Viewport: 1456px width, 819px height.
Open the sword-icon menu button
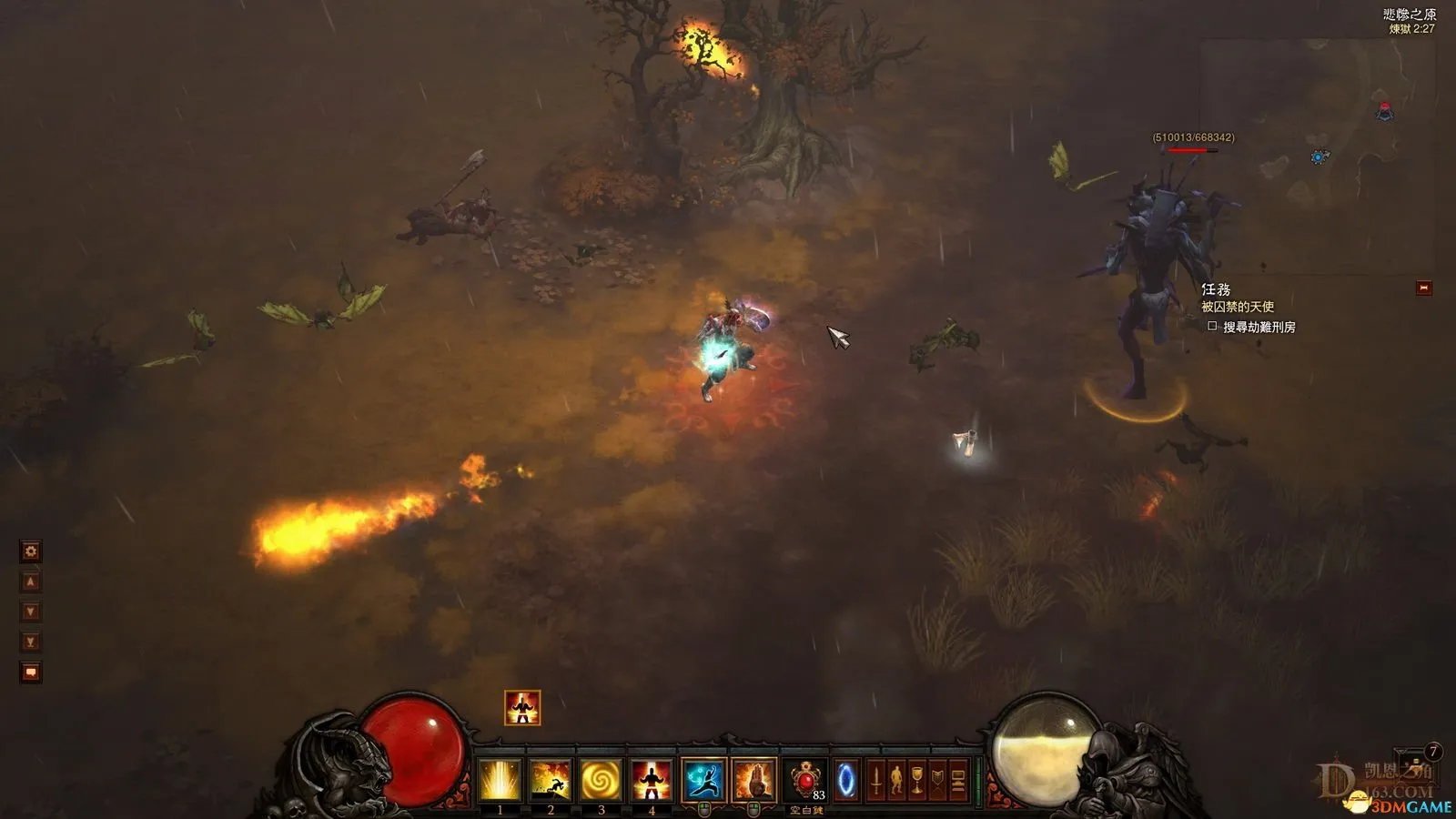pos(875,781)
